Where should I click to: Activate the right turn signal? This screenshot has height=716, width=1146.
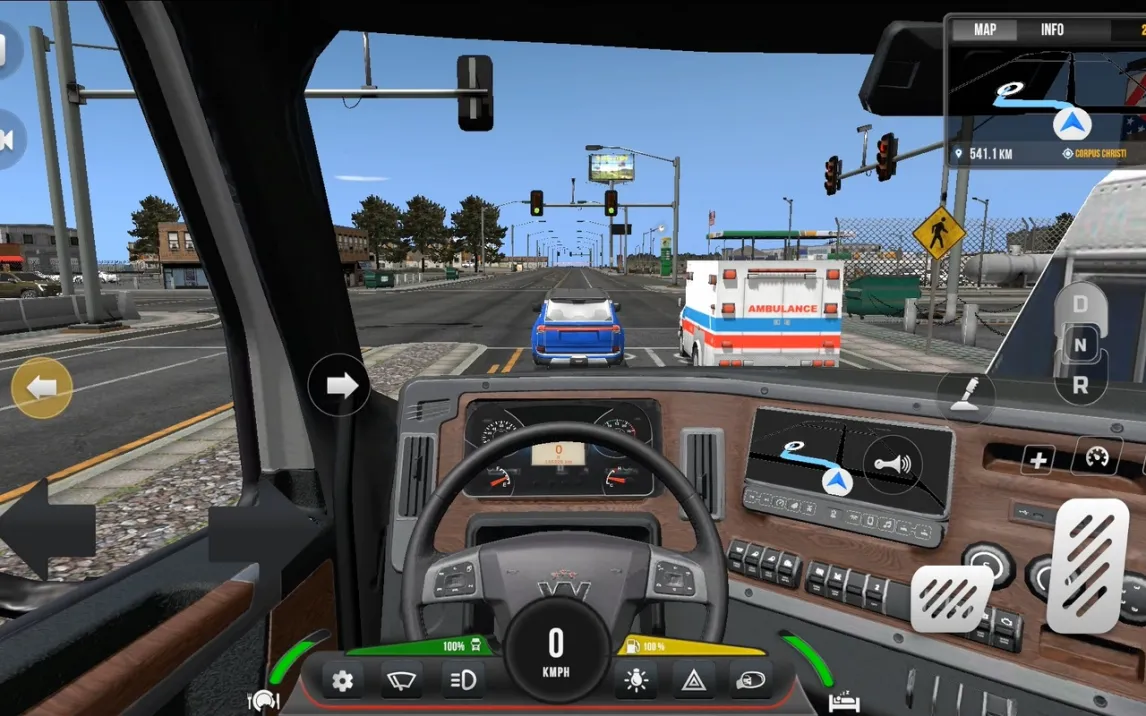pos(339,385)
